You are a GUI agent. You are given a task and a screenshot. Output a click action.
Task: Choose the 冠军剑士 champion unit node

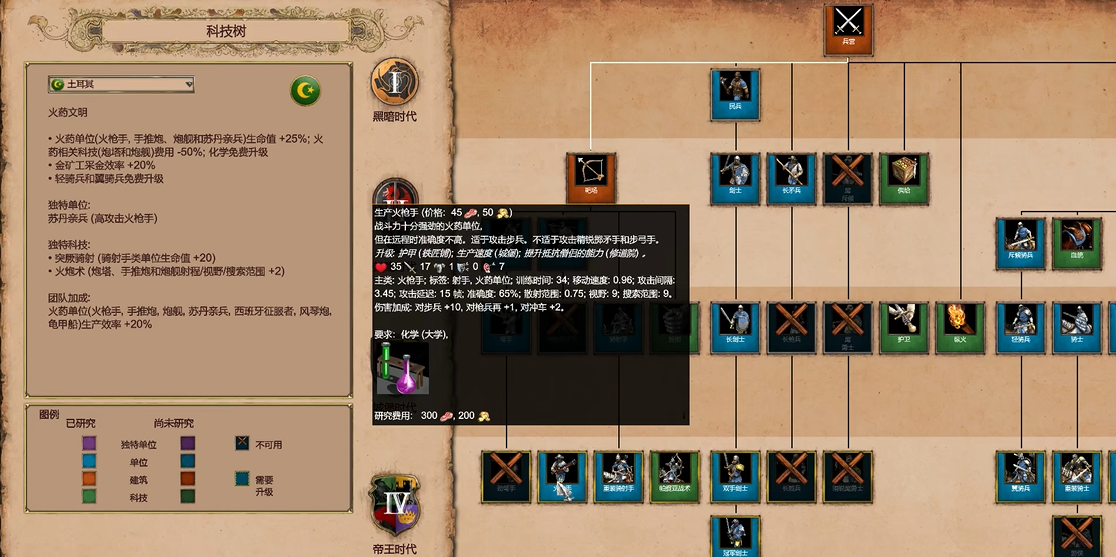(x=735, y=537)
